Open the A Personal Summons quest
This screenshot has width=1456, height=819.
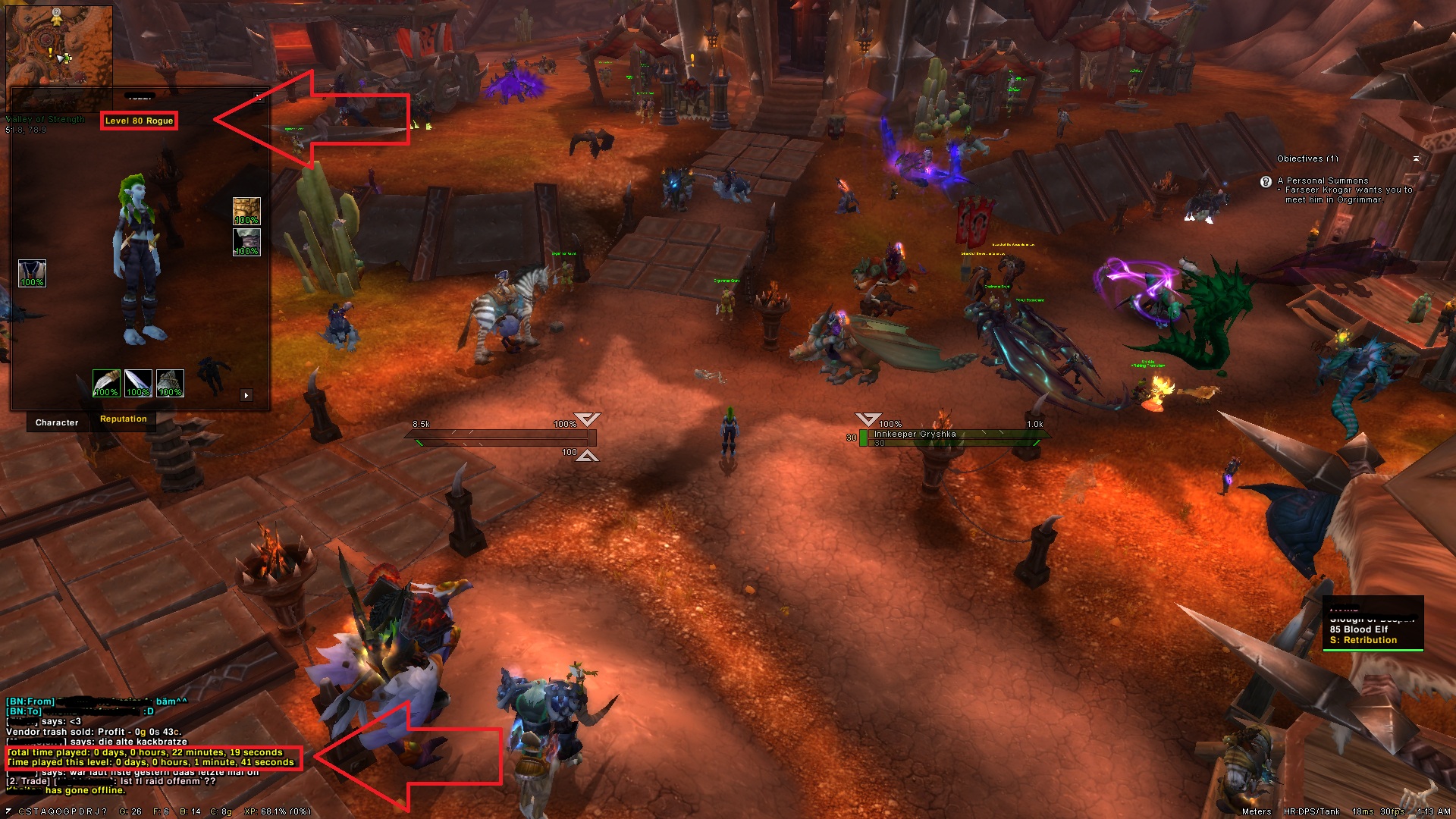pyautogui.click(x=1323, y=181)
